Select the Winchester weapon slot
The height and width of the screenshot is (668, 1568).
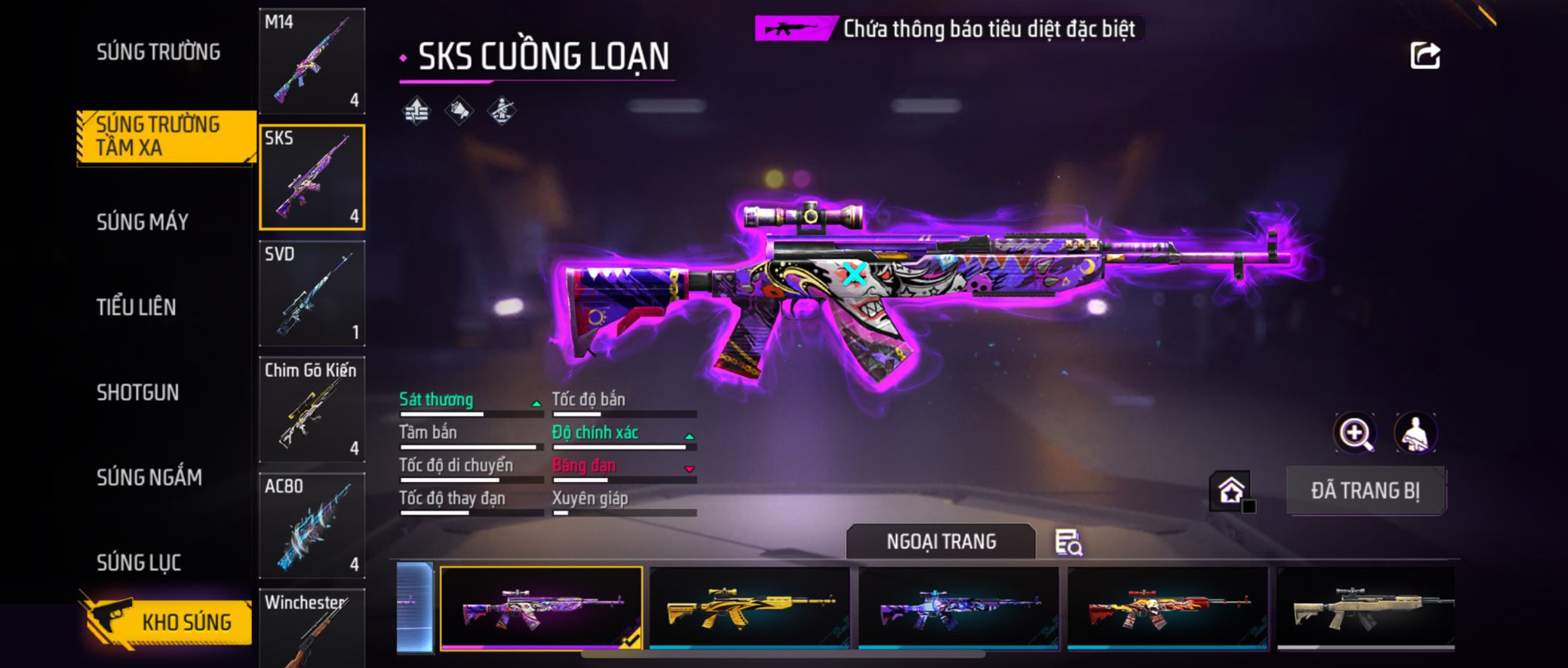click(312, 628)
